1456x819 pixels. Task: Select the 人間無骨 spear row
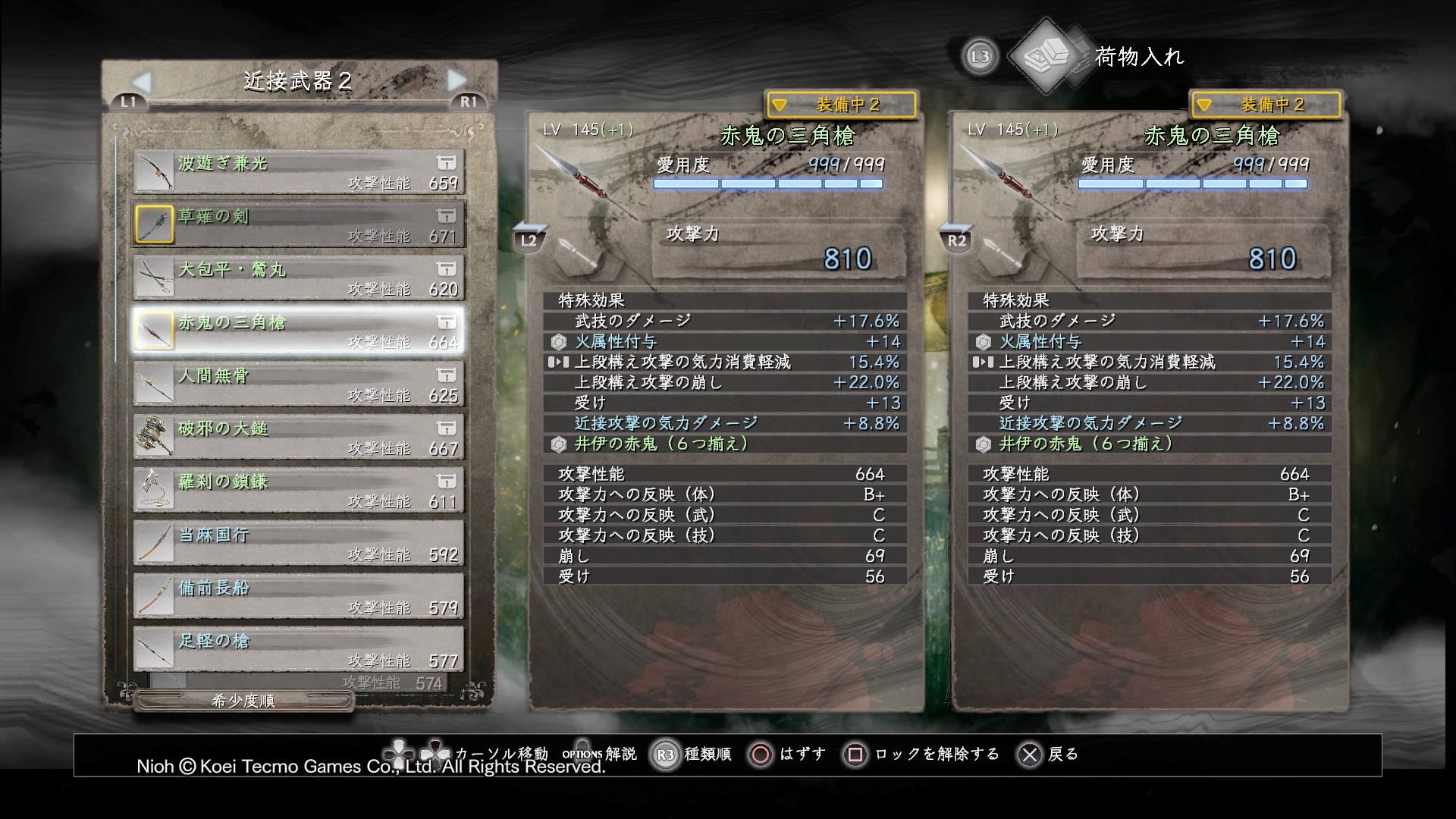pyautogui.click(x=298, y=384)
